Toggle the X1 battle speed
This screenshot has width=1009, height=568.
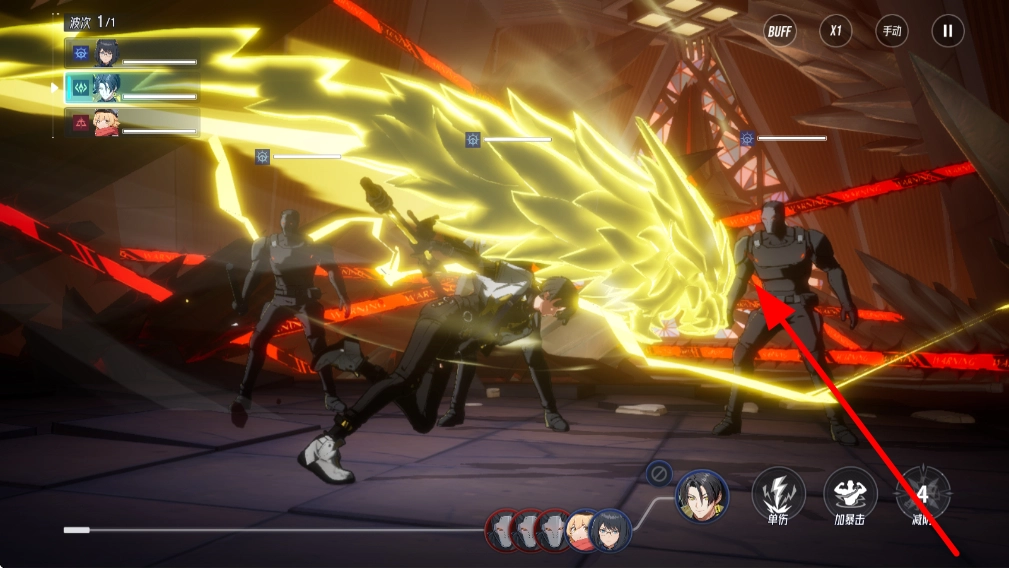[835, 31]
